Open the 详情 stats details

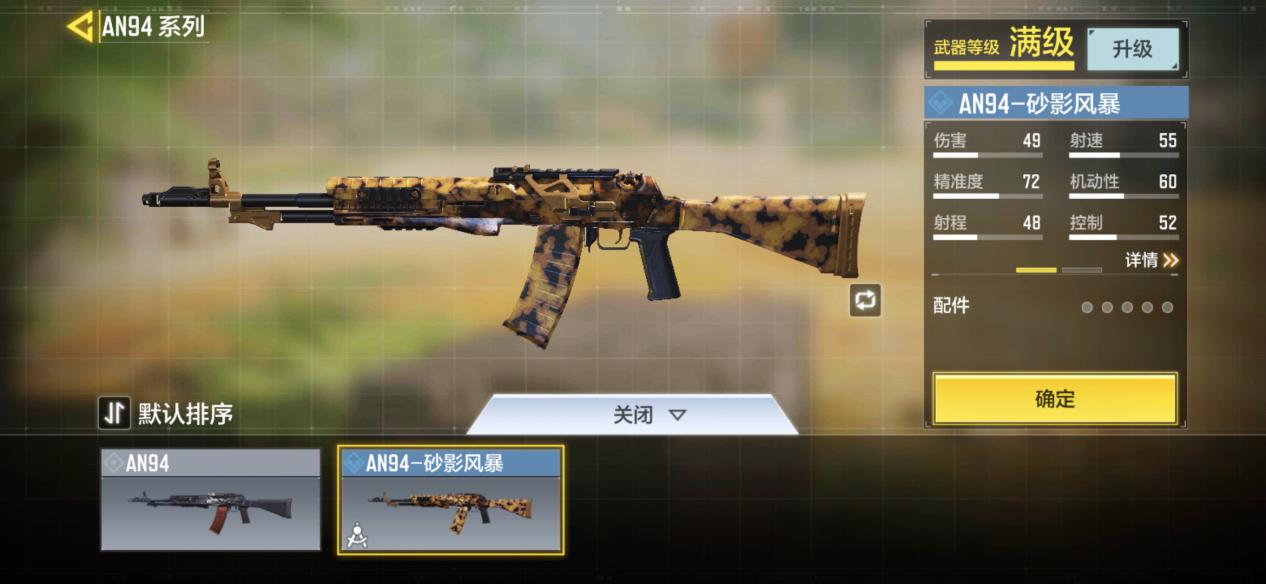click(1152, 260)
